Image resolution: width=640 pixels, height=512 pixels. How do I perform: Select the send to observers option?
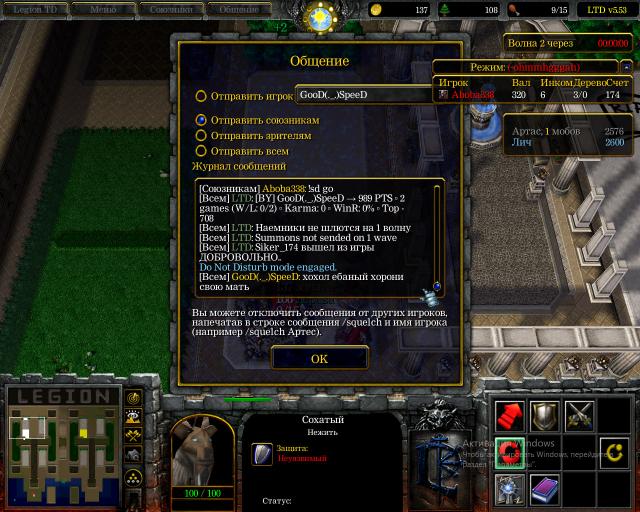pos(202,135)
